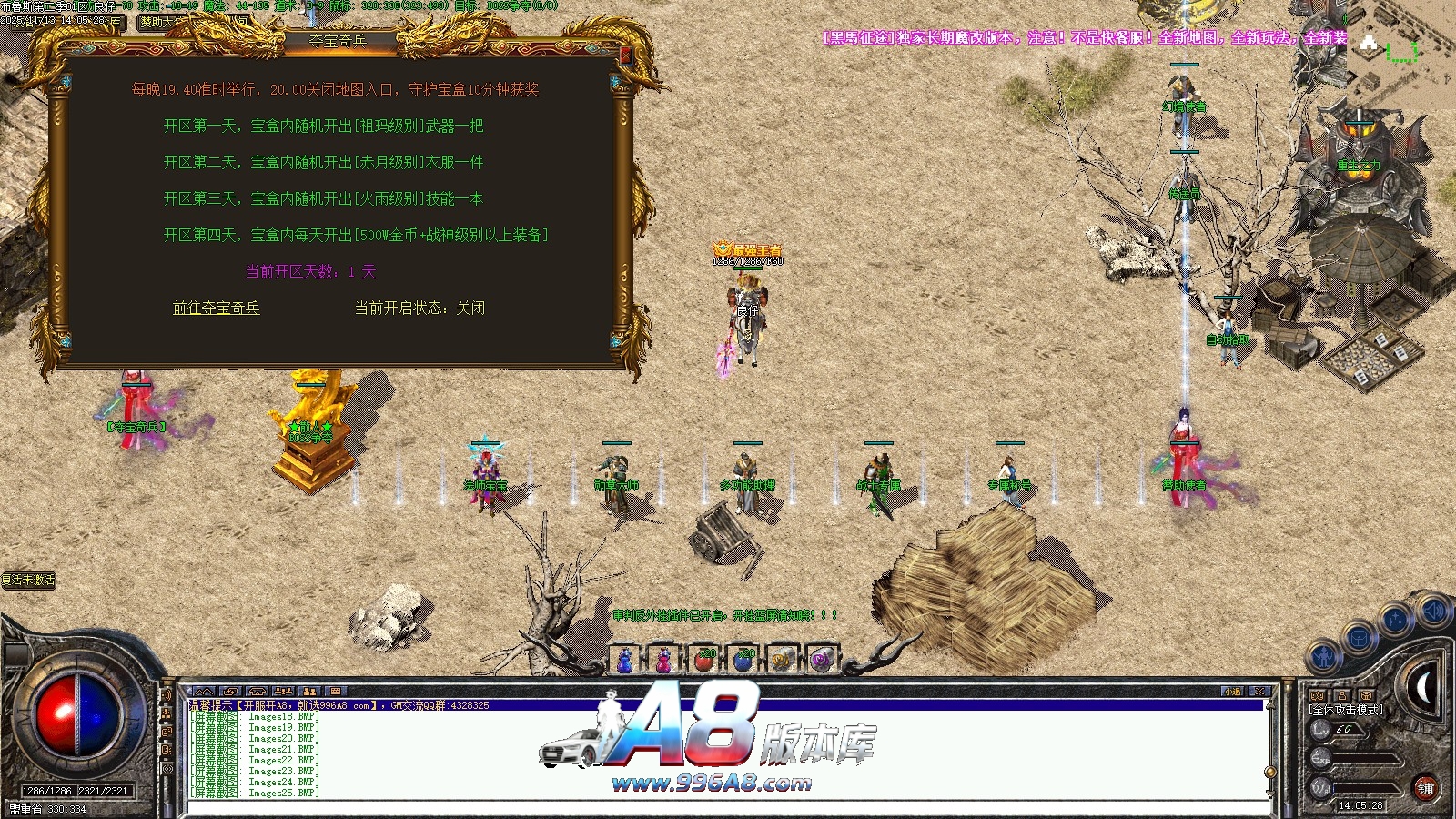This screenshot has width=1456, height=819.
Task: Click the 复活未激活 revival status button
Action: 29,580
